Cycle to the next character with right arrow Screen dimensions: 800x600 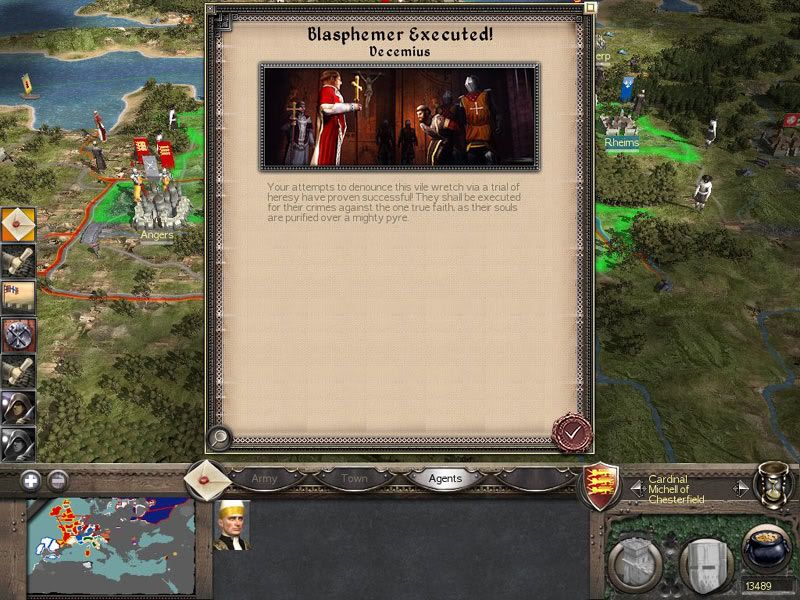[740, 488]
